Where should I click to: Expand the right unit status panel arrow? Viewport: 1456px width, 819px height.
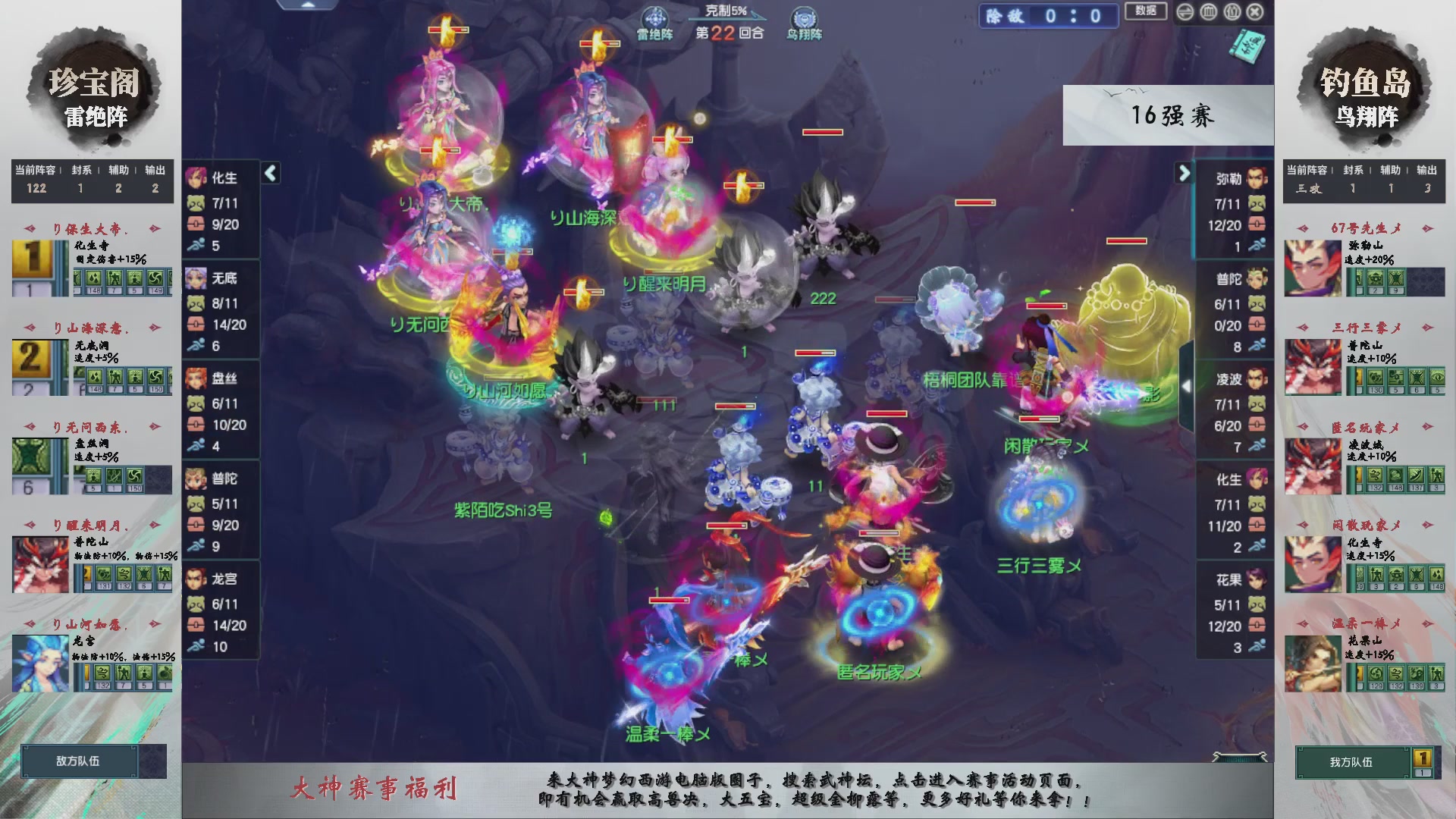pos(1185,173)
